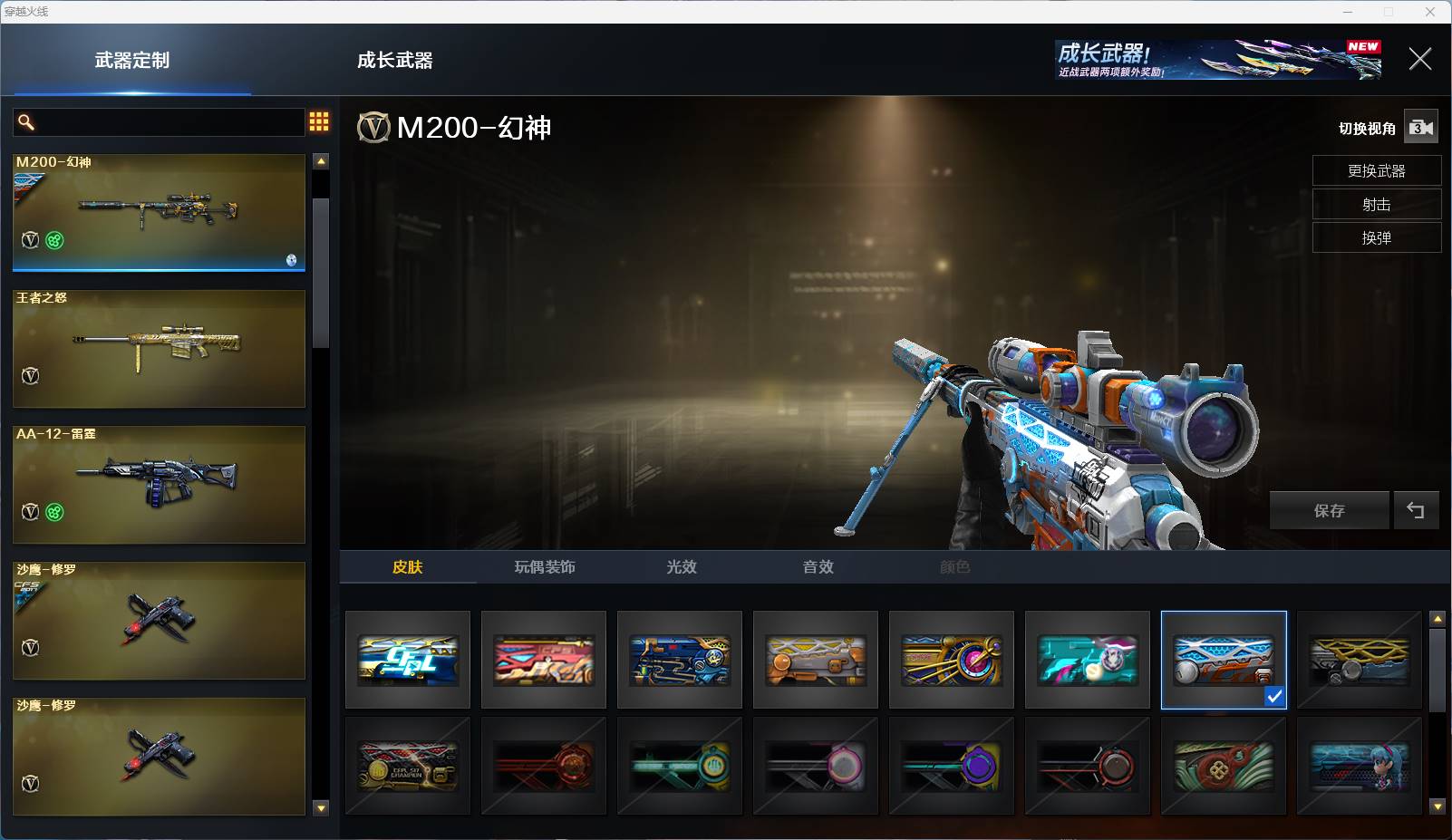Open the 武器定制 tab
Image resolution: width=1452 pixels, height=840 pixels.
coord(132,61)
